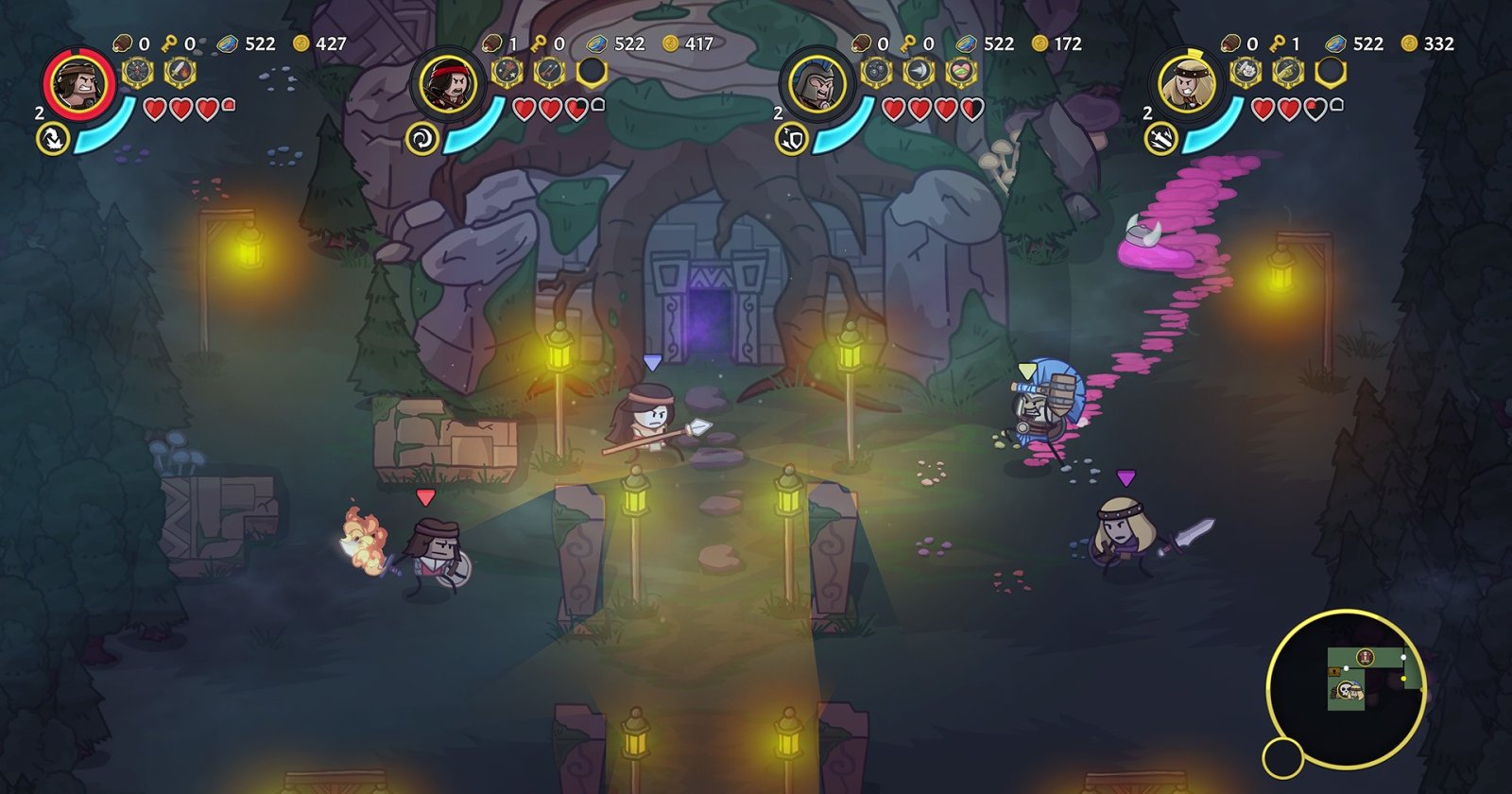The height and width of the screenshot is (794, 1512).
Task: Click the red-bandana archer portrait
Action: (448, 84)
